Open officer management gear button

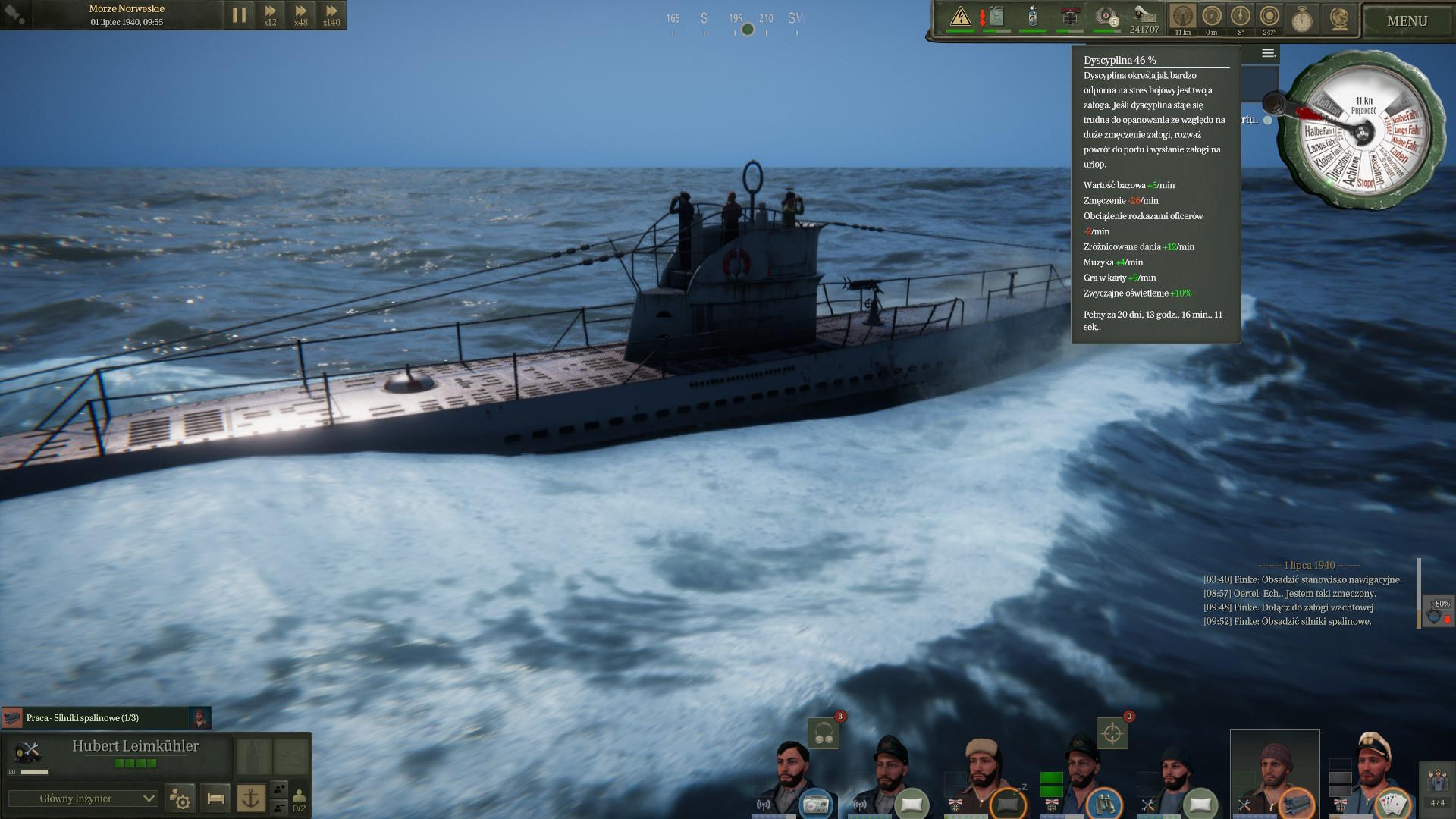pos(180,799)
